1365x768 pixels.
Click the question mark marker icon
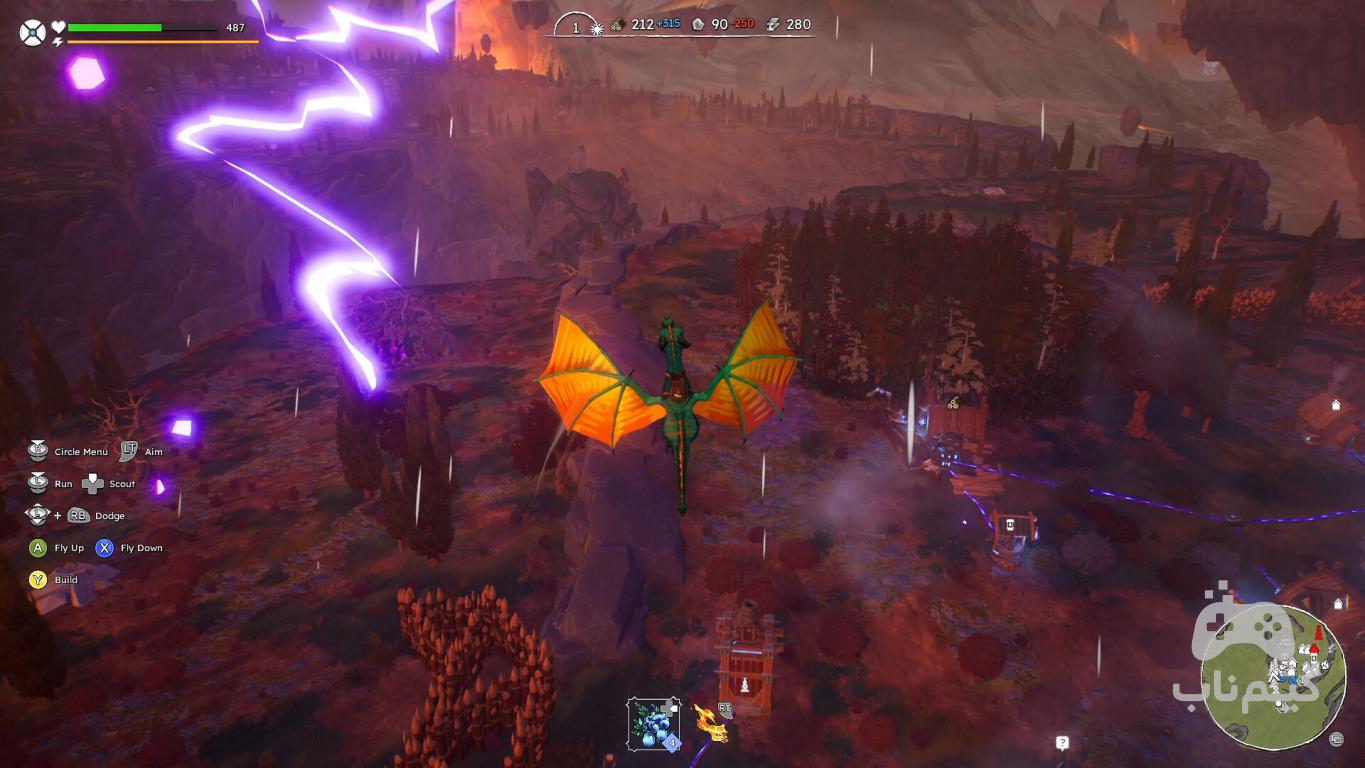pos(1062,743)
